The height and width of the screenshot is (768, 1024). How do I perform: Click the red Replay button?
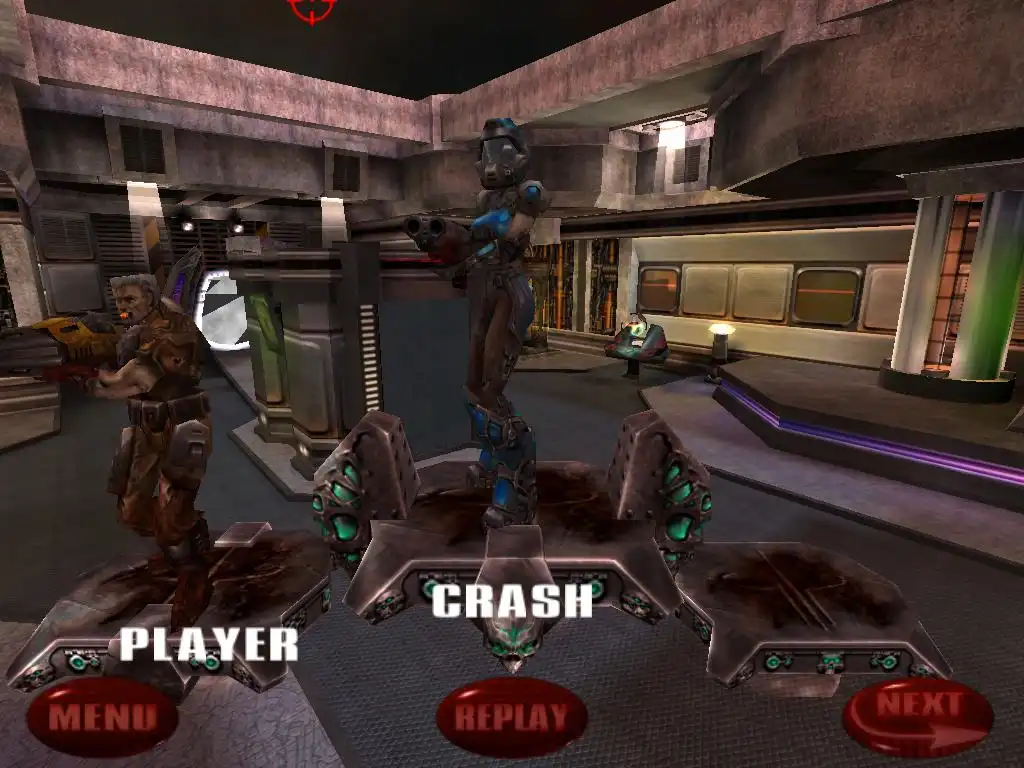(x=511, y=716)
